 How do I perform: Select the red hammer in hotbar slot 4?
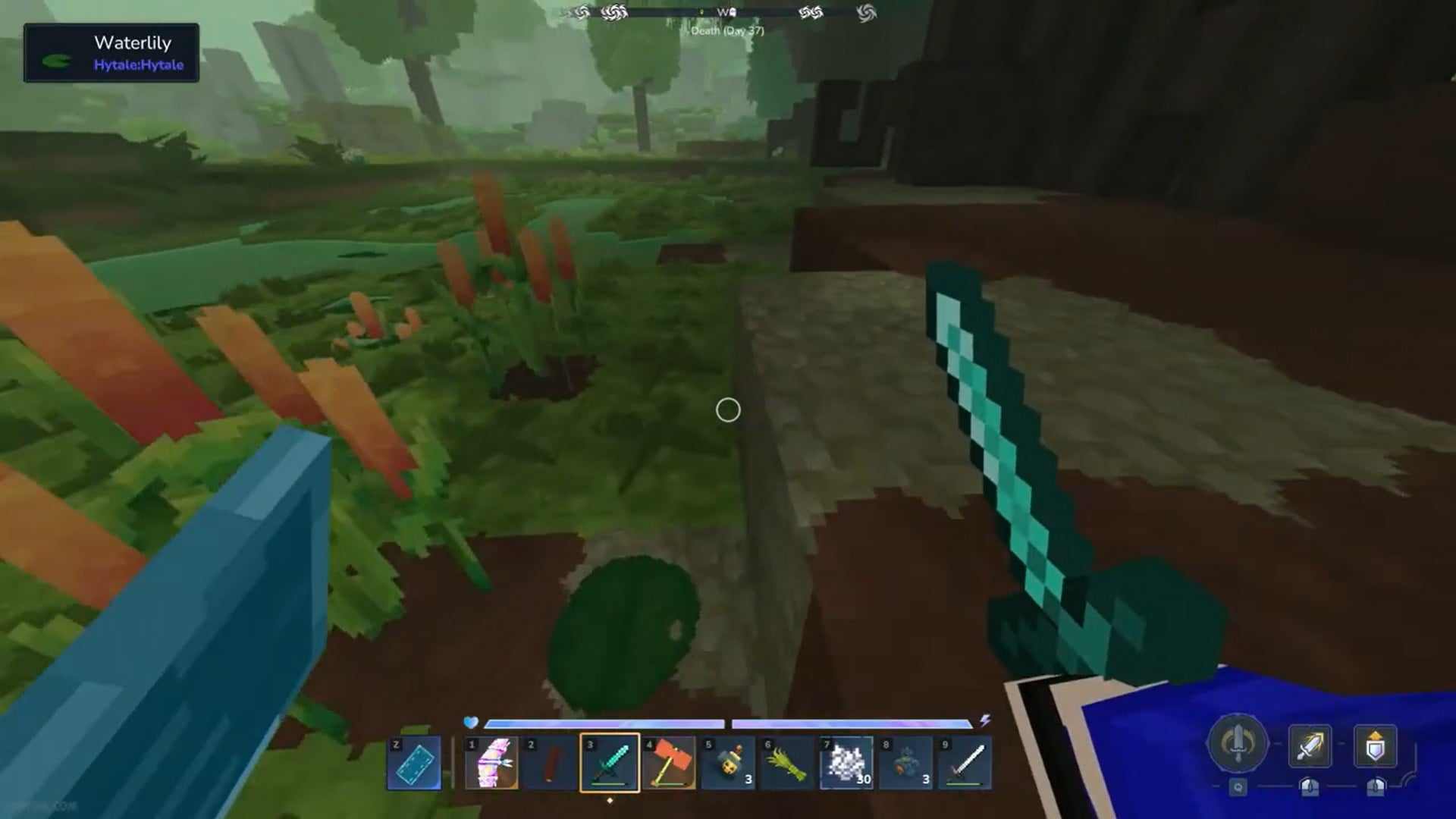point(669,762)
